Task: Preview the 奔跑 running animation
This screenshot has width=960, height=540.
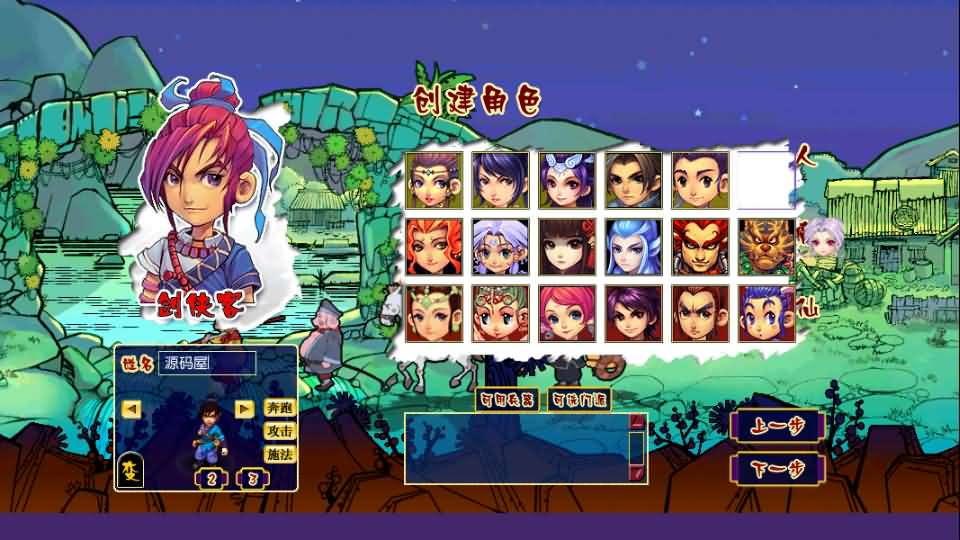Action: point(279,408)
